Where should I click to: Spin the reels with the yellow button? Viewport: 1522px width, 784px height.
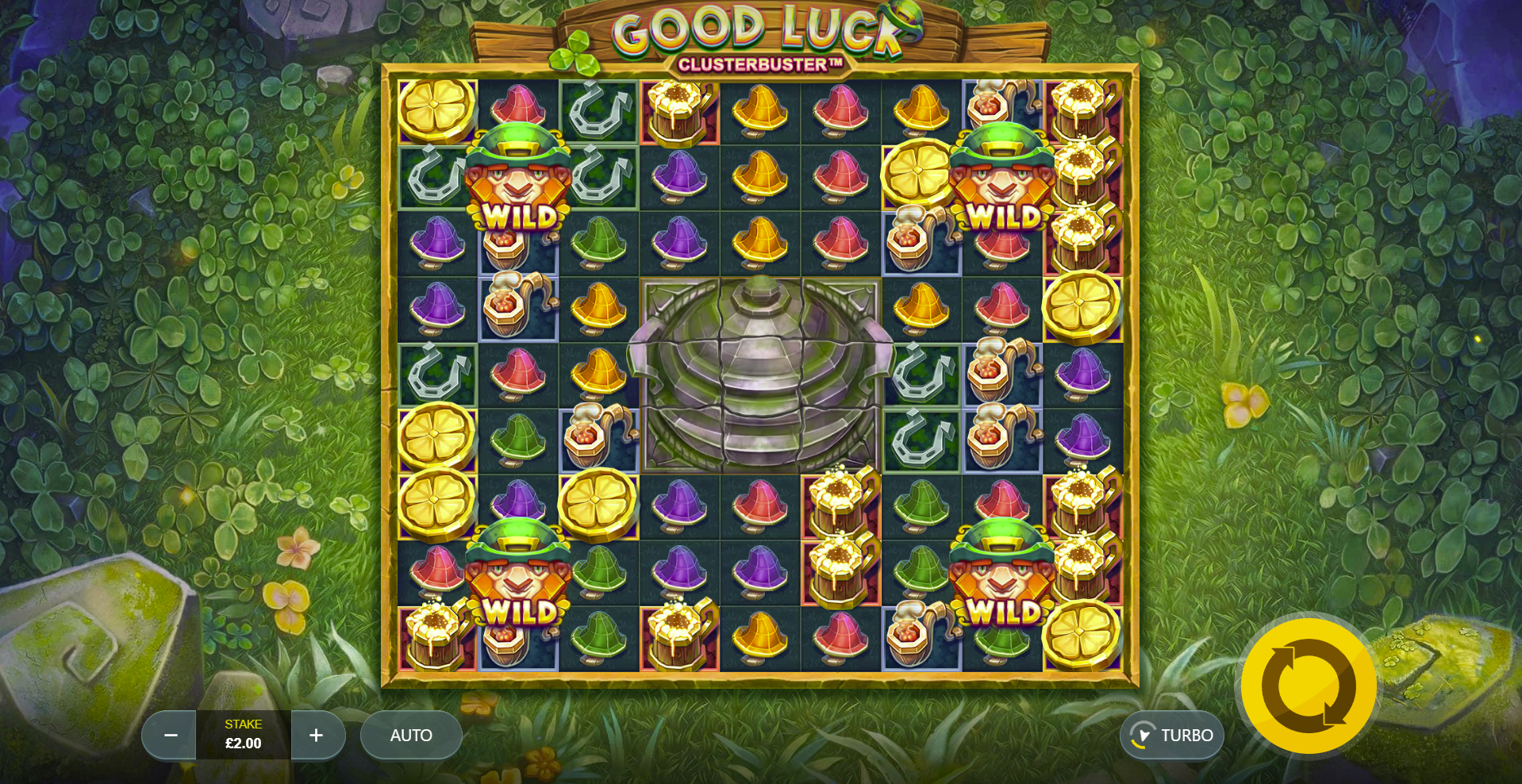[x=1308, y=686]
